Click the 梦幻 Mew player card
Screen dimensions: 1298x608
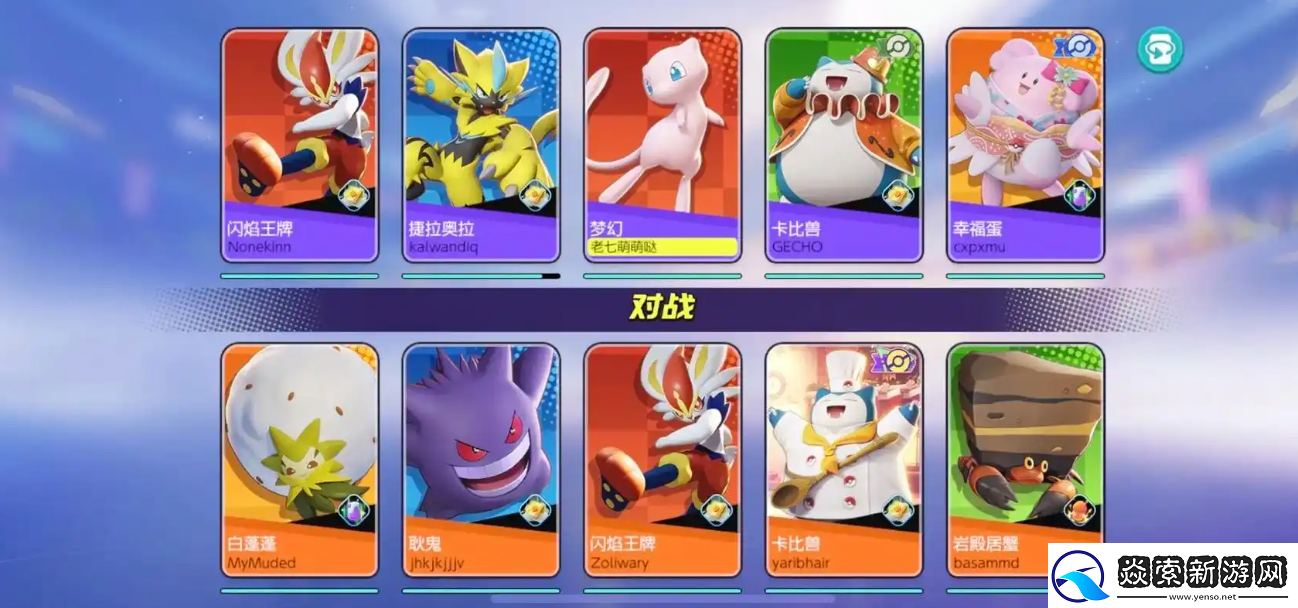click(x=663, y=145)
